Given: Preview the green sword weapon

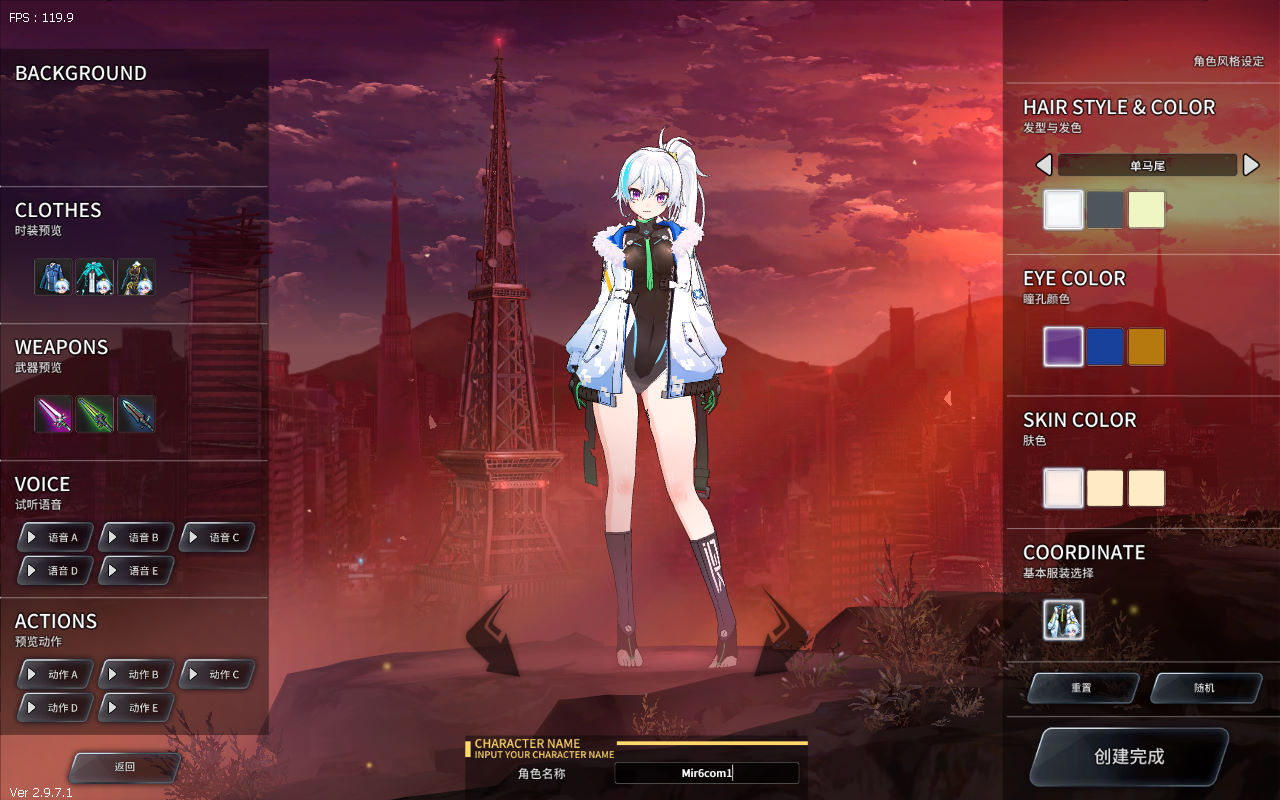Looking at the screenshot, I should pyautogui.click(x=95, y=414).
